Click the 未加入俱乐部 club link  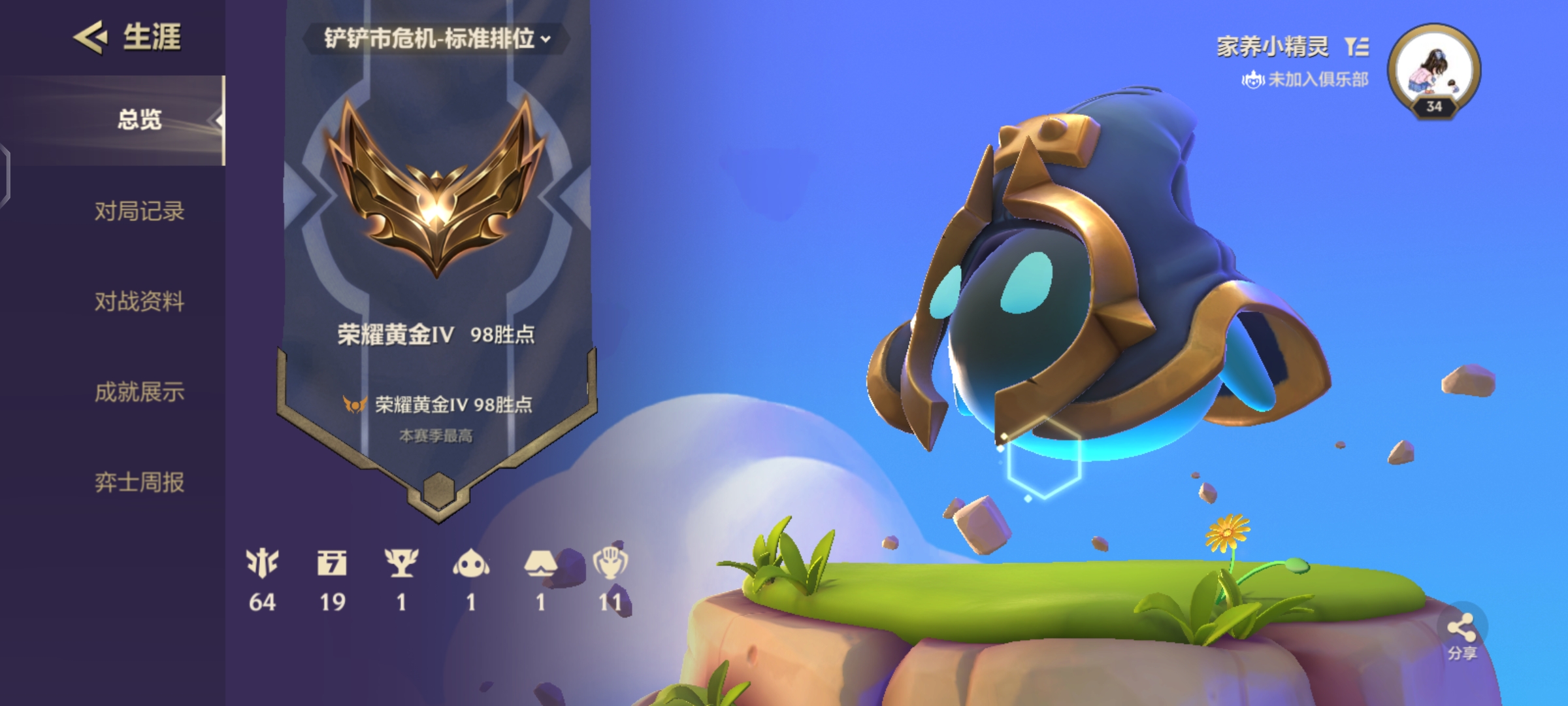tap(1305, 80)
